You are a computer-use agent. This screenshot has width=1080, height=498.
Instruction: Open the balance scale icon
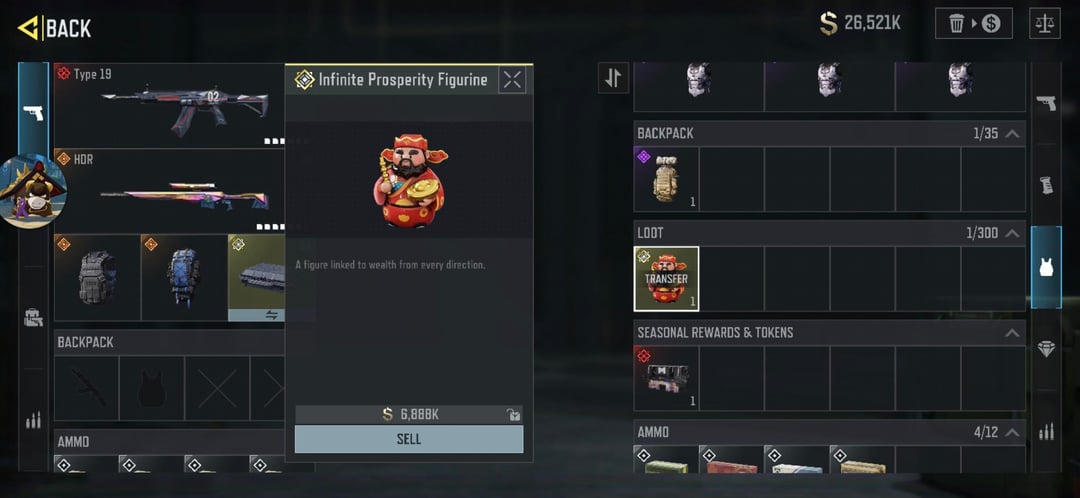pyautogui.click(x=1044, y=23)
